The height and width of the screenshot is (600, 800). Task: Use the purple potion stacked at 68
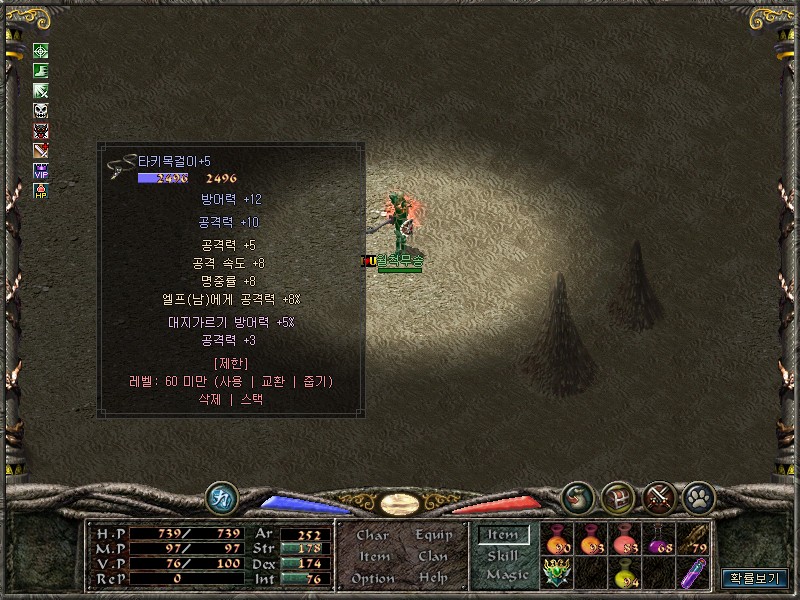[658, 539]
